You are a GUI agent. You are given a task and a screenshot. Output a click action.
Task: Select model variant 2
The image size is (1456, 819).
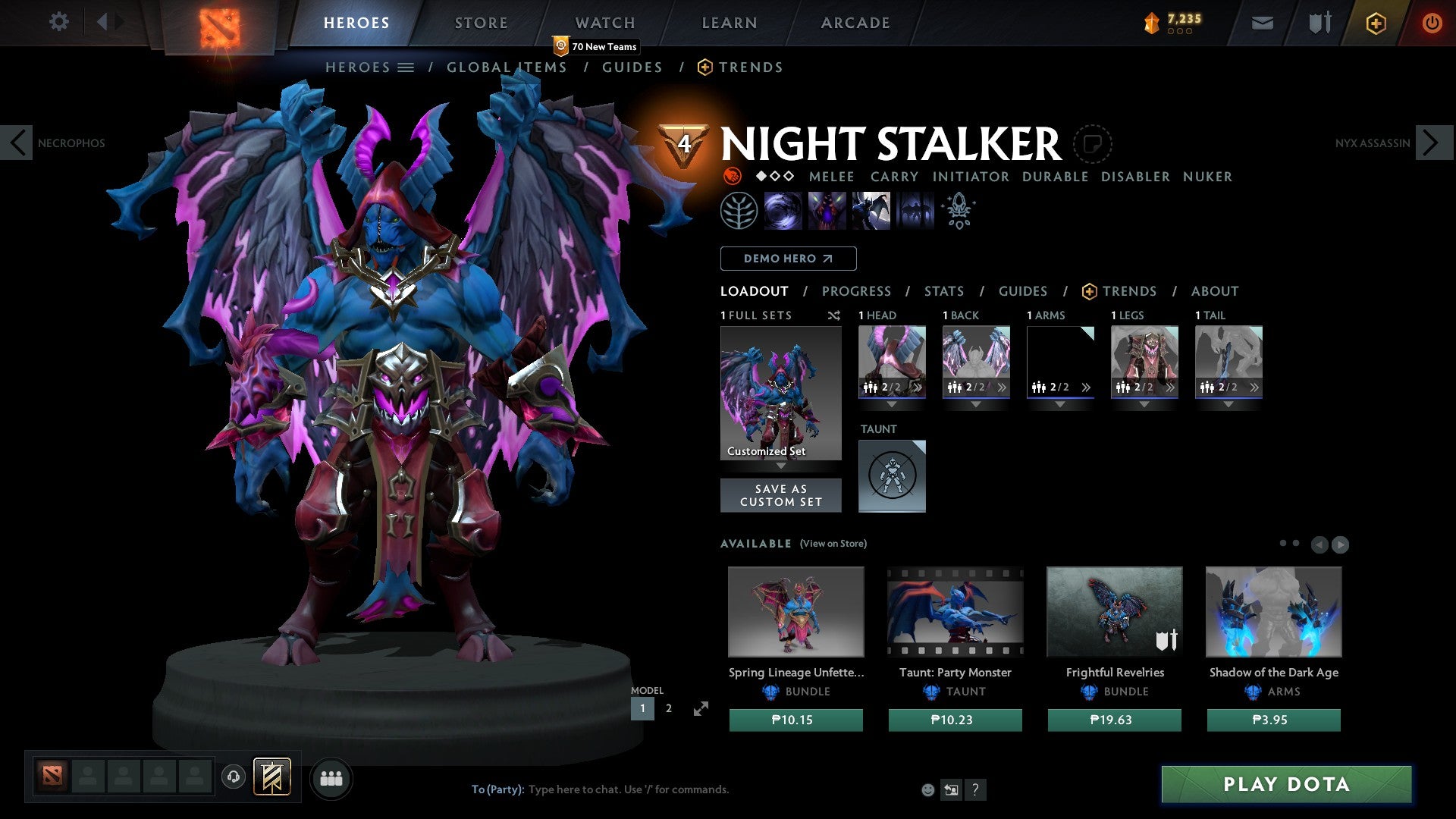click(668, 708)
